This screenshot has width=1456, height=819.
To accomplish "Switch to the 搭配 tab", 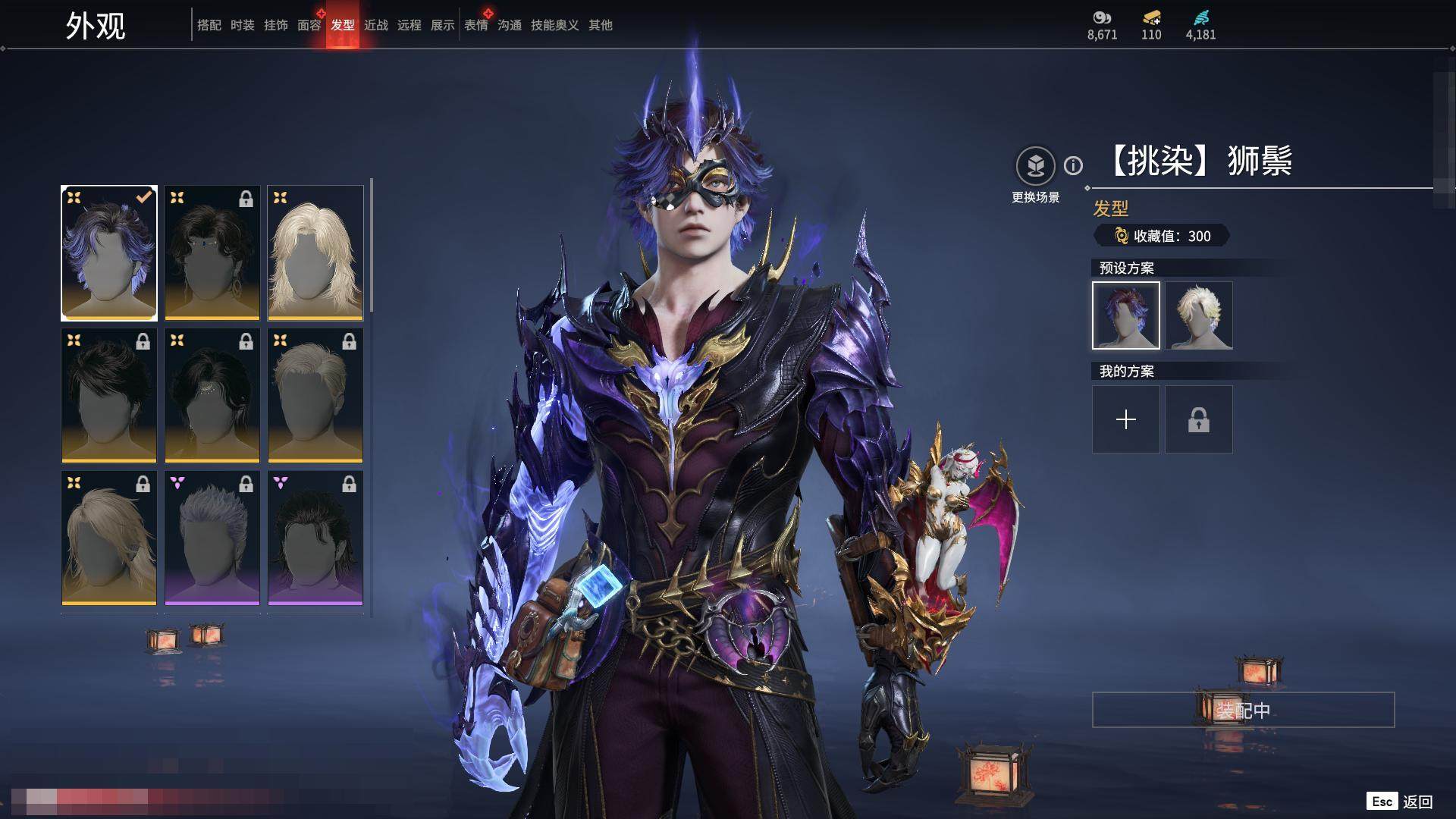I will click(x=209, y=25).
